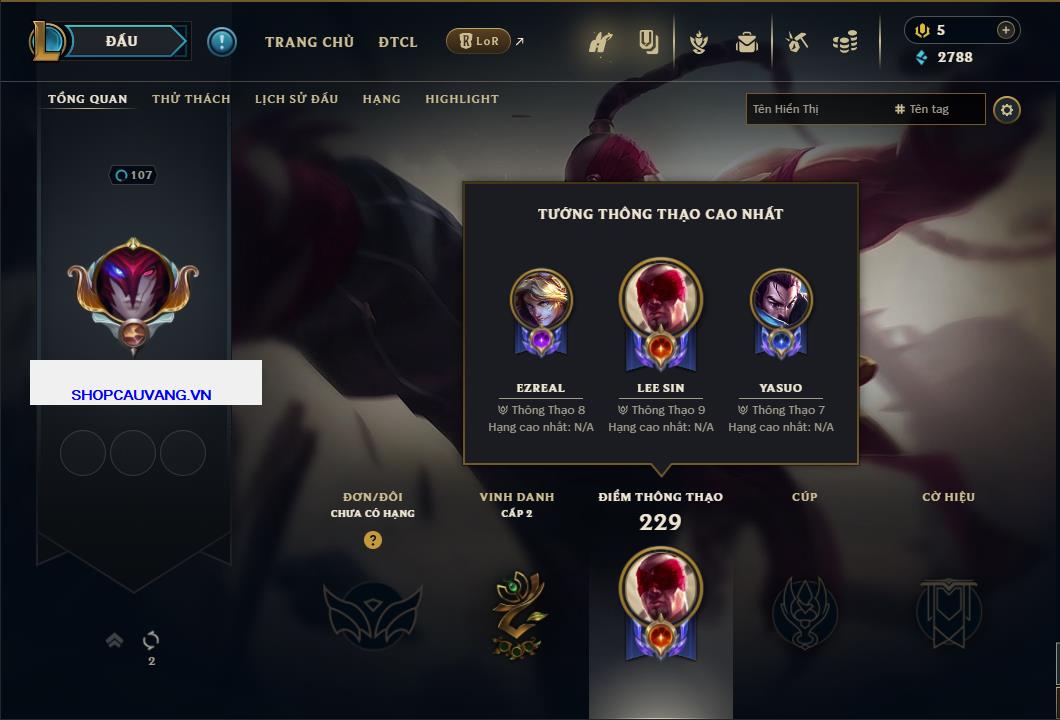Show the HIGHLIGHT tab
This screenshot has height=720, width=1060.
pos(462,99)
